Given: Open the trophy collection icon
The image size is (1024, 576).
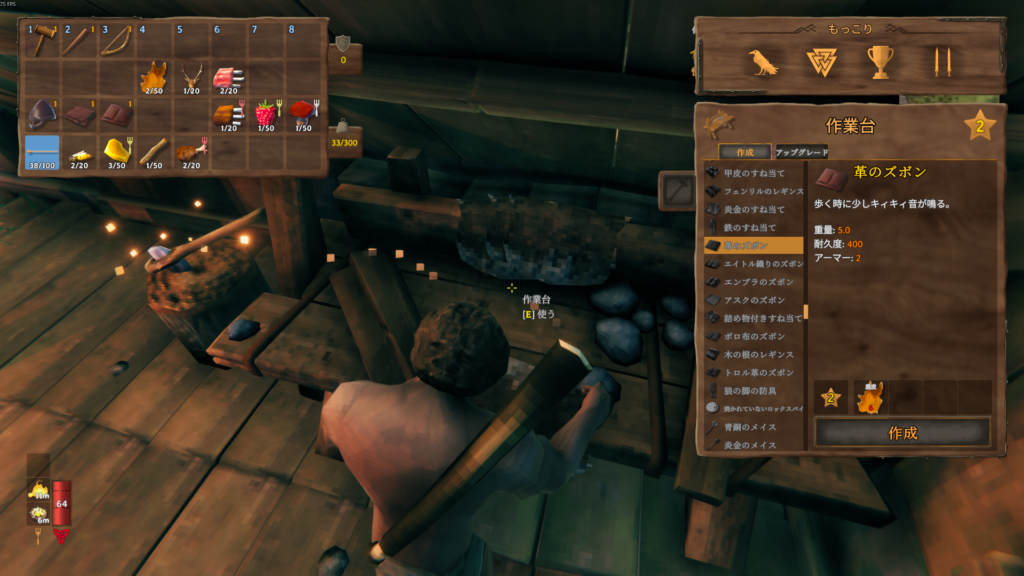Looking at the screenshot, I should tap(879, 63).
